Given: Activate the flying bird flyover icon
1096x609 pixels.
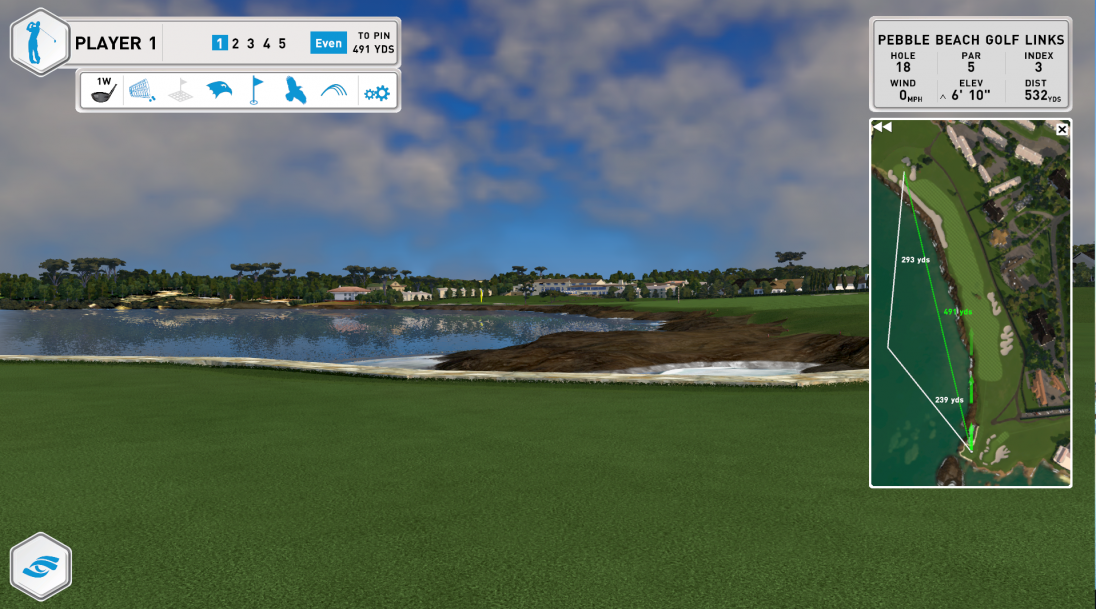Looking at the screenshot, I should tap(294, 91).
